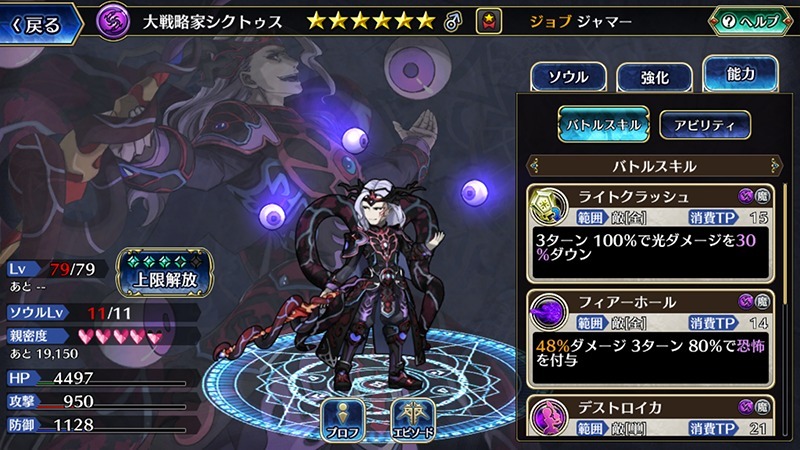Screen dimensions: 800x450
Task: Switch to the ソウル tab
Action: click(567, 77)
